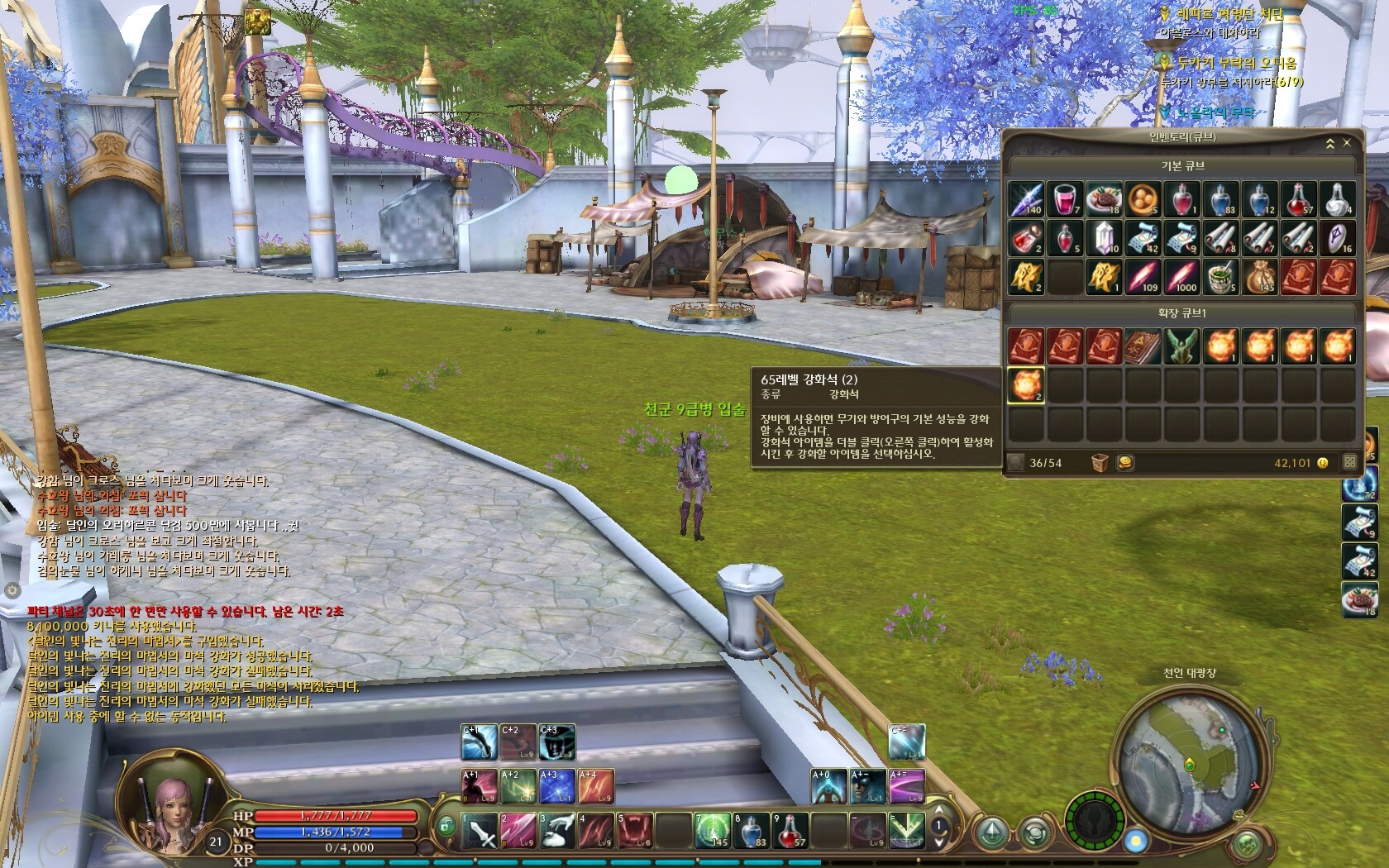1389x868 pixels.
Task: Use the fanged jaw skill in slot 5
Action: [x=635, y=831]
